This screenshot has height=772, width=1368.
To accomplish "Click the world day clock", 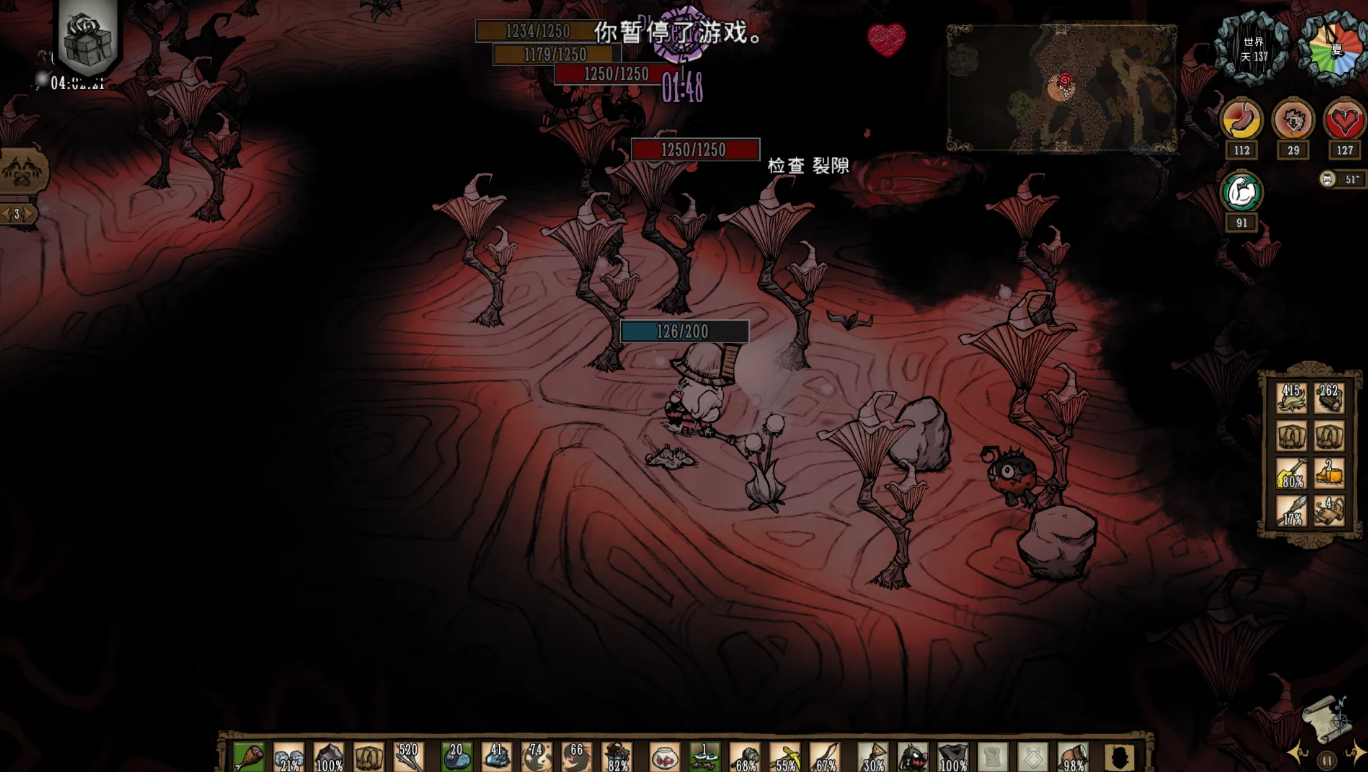I will coord(1253,49).
